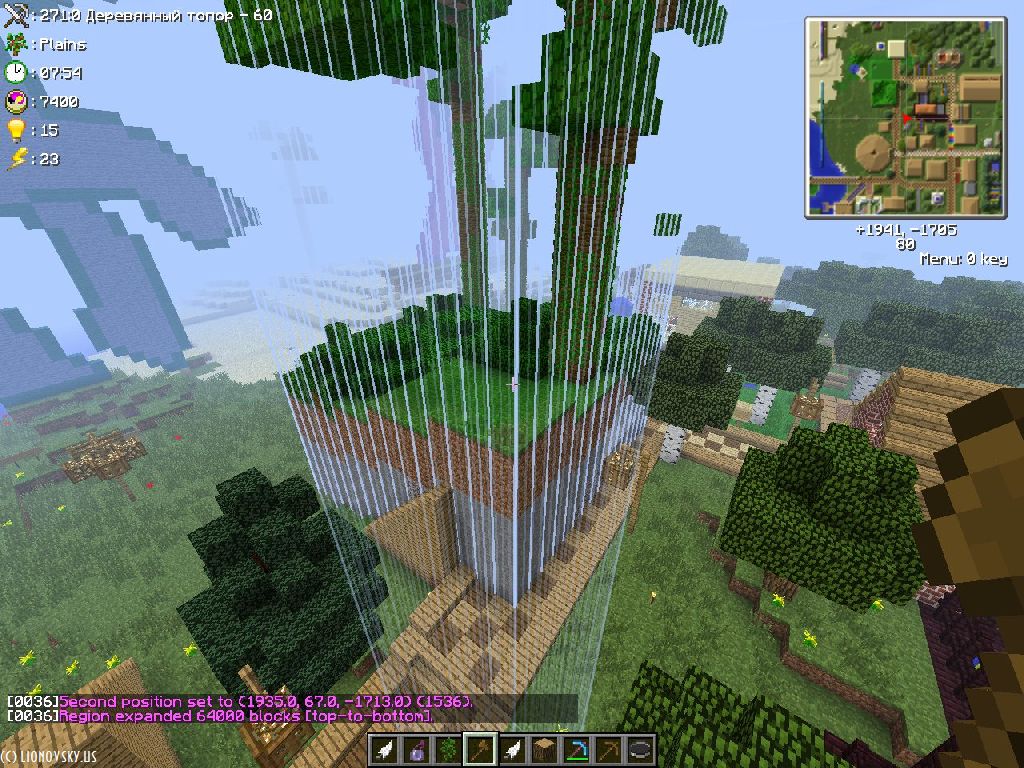
Task: Select the purple potion hotbar slot
Action: pyautogui.click(x=417, y=750)
